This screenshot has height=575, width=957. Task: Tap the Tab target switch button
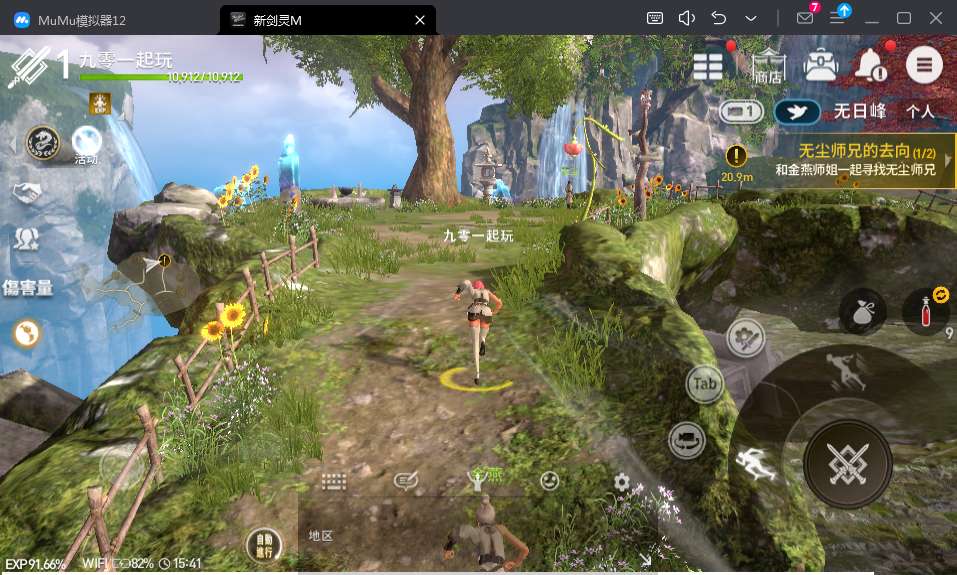tap(705, 384)
